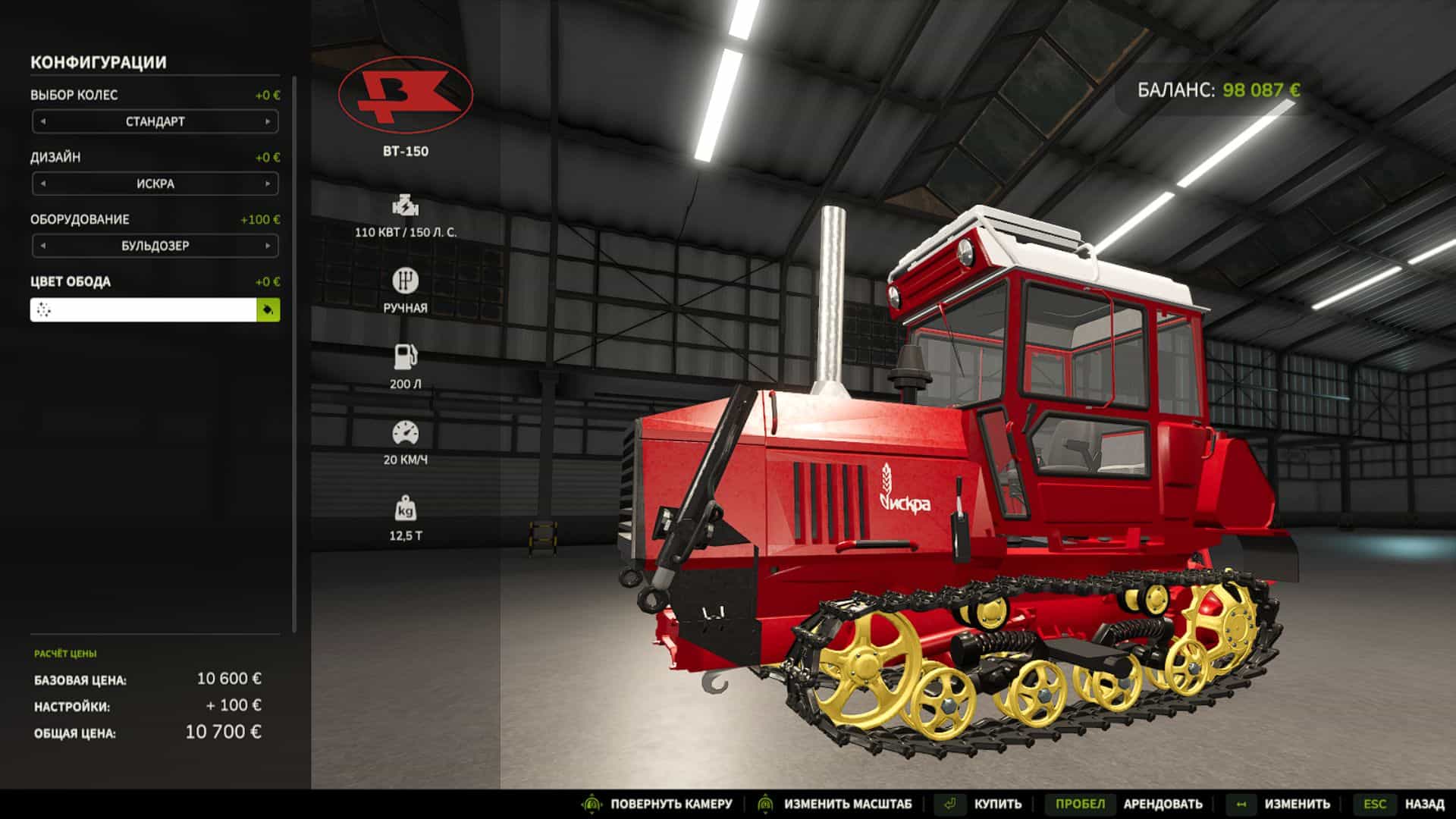Click the previous arrow on ДИЗАЙН selector

(x=42, y=183)
